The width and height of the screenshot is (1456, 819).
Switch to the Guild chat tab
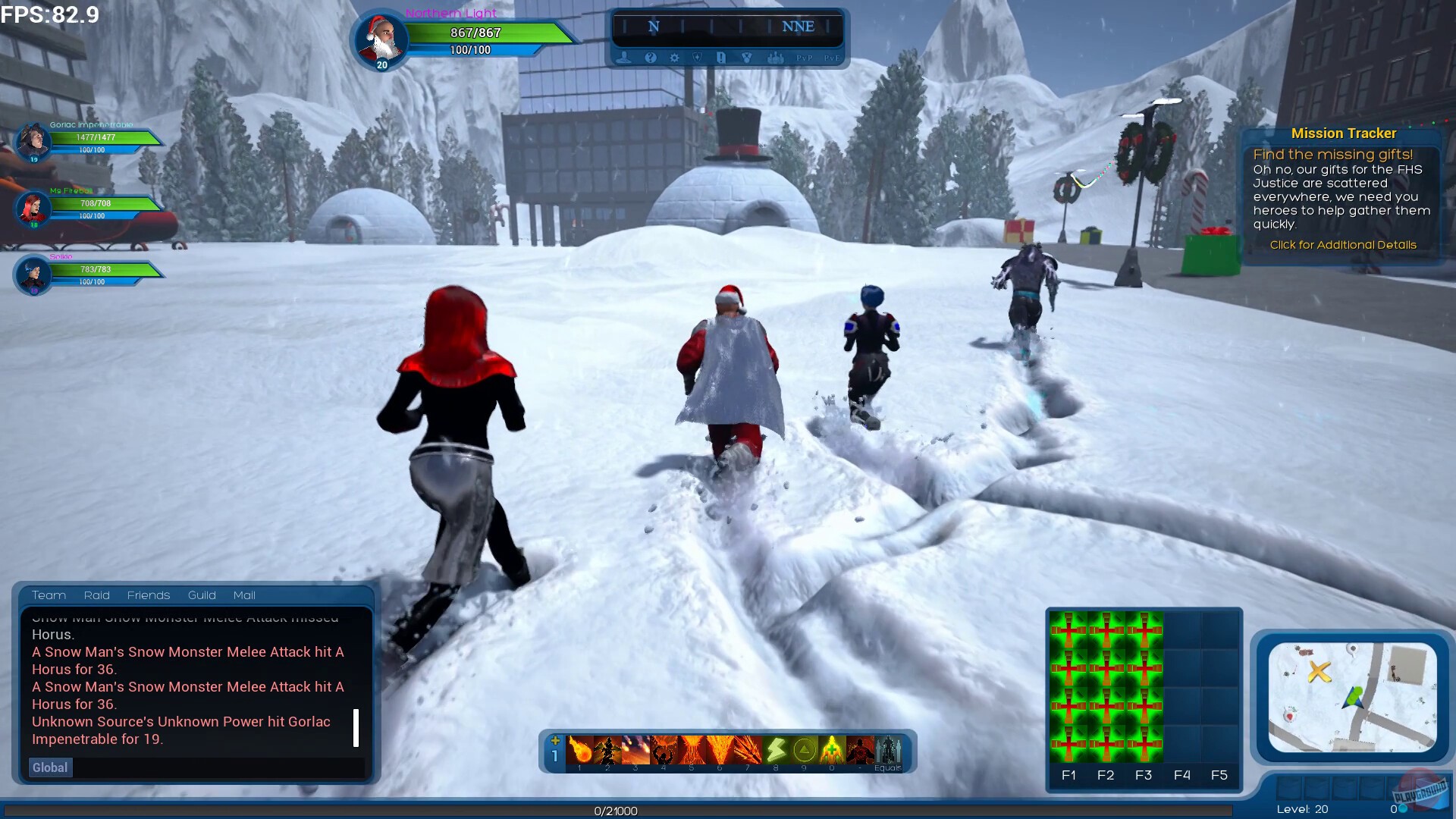click(201, 595)
